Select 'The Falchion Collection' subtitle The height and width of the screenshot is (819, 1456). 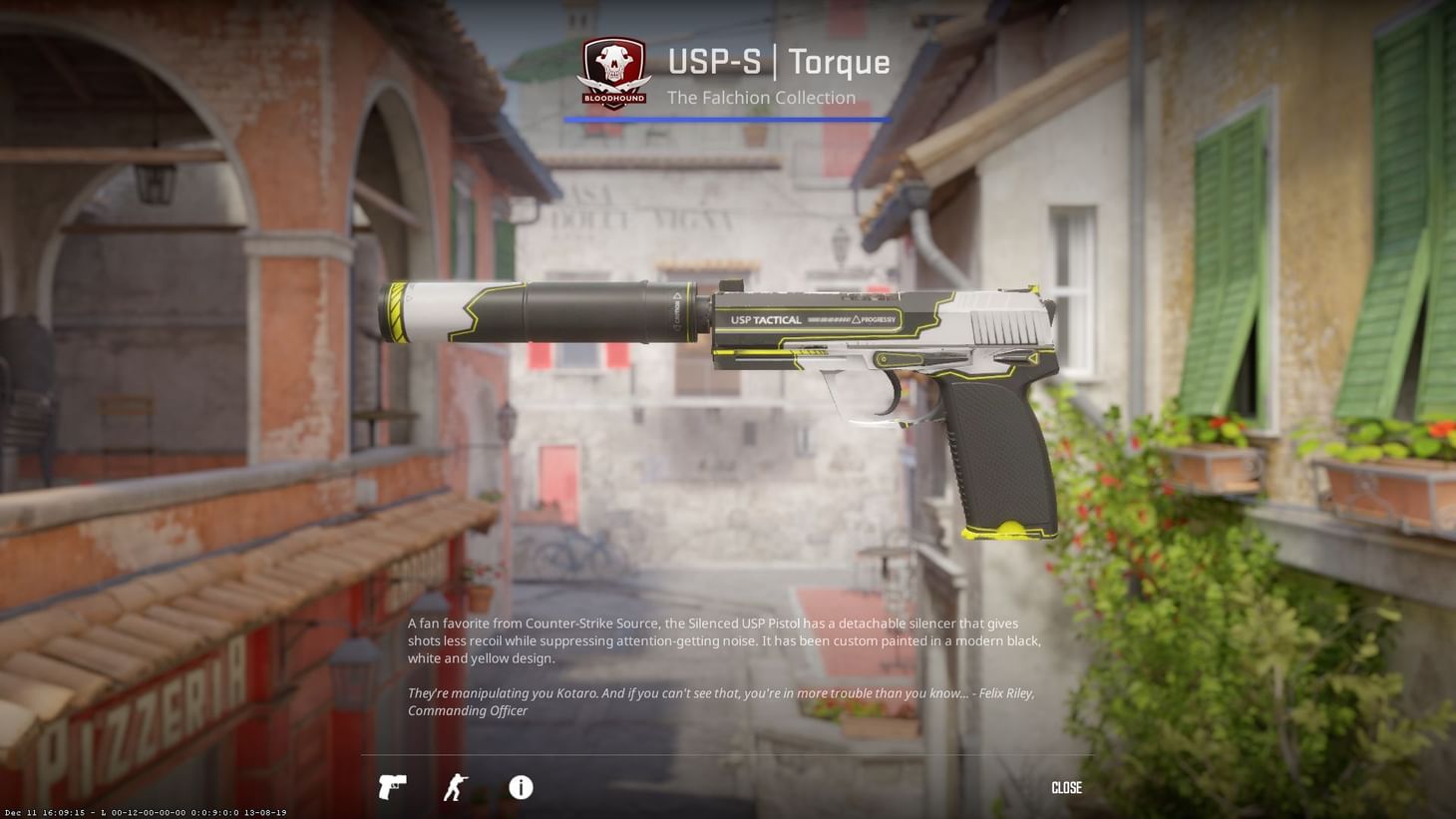pos(762,97)
